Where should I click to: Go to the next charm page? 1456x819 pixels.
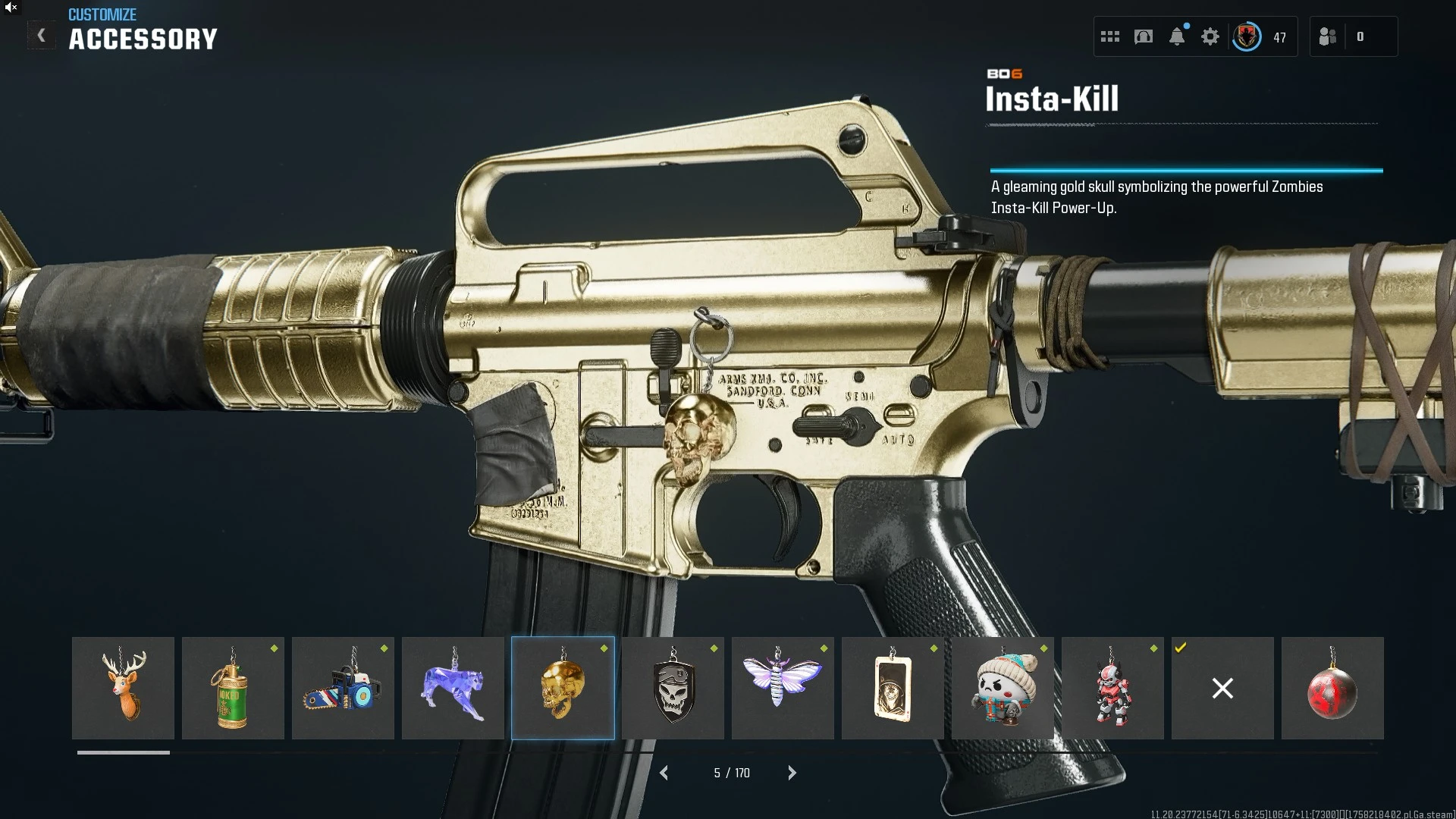[x=792, y=773]
